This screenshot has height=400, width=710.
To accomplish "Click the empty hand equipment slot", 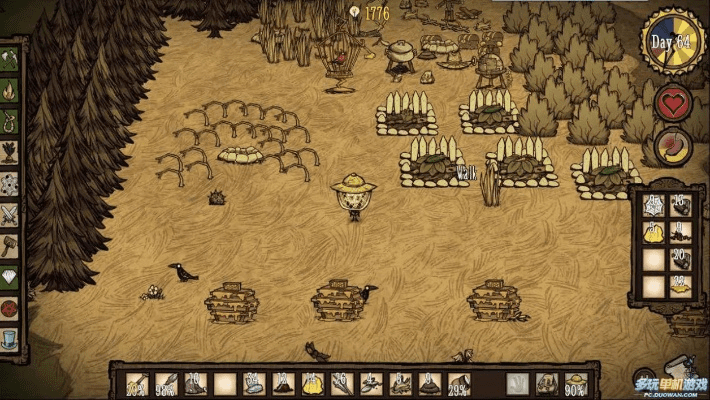I will pyautogui.click(x=517, y=383).
